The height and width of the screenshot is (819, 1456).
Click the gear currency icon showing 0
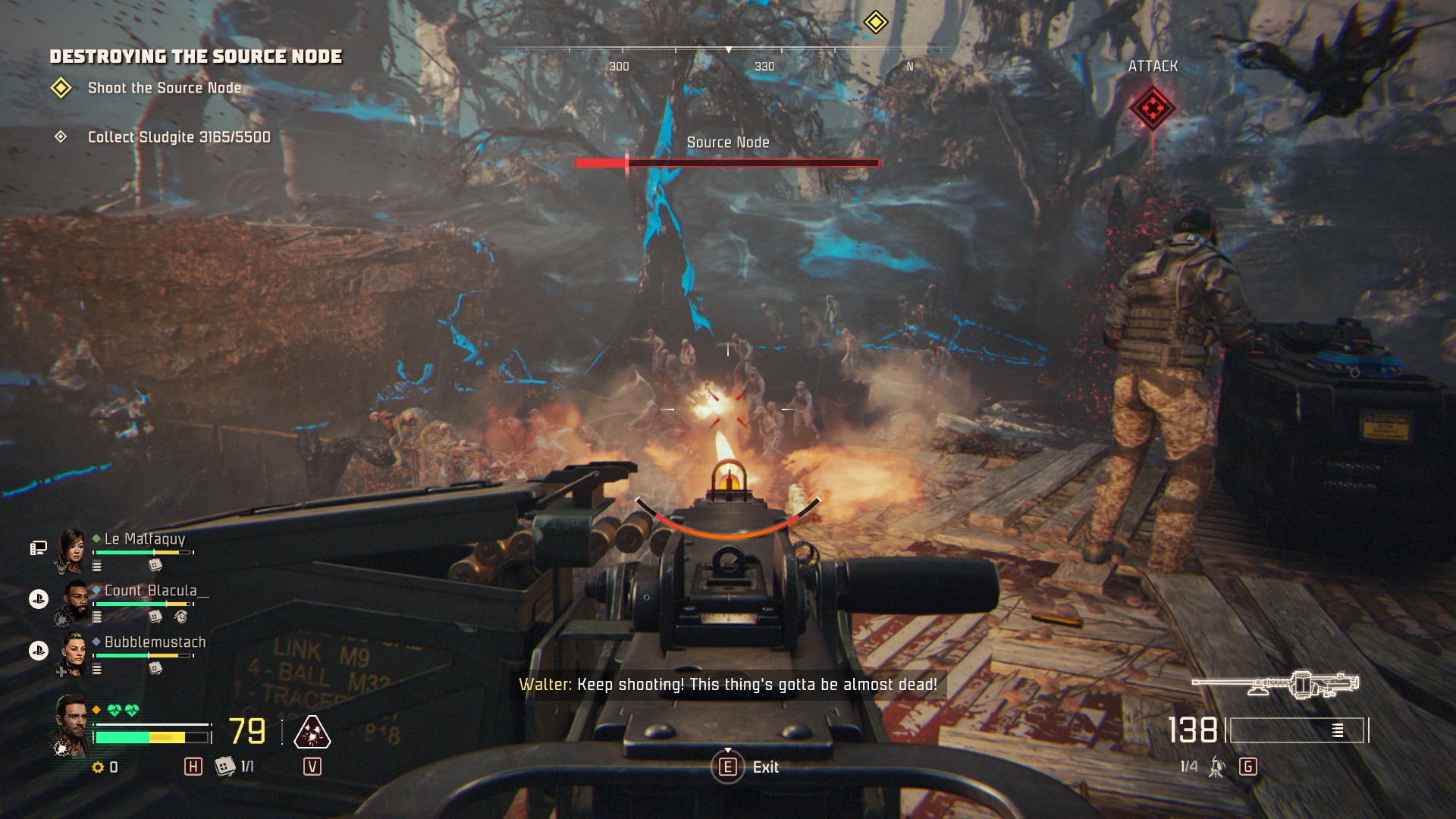99,767
